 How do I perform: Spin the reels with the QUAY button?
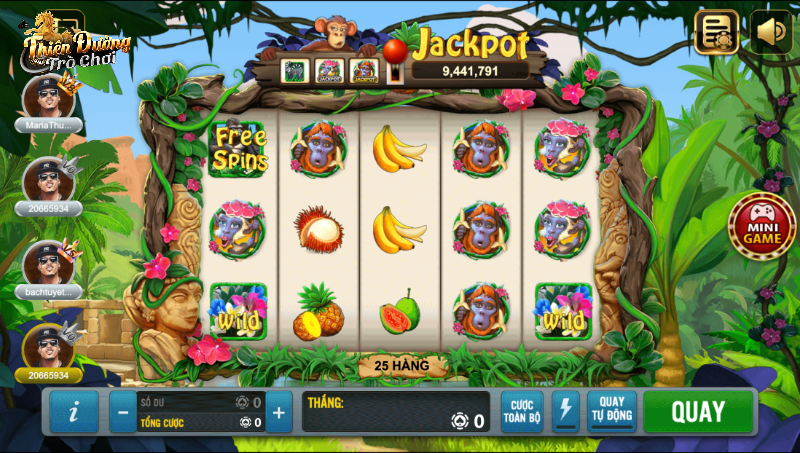tap(698, 412)
